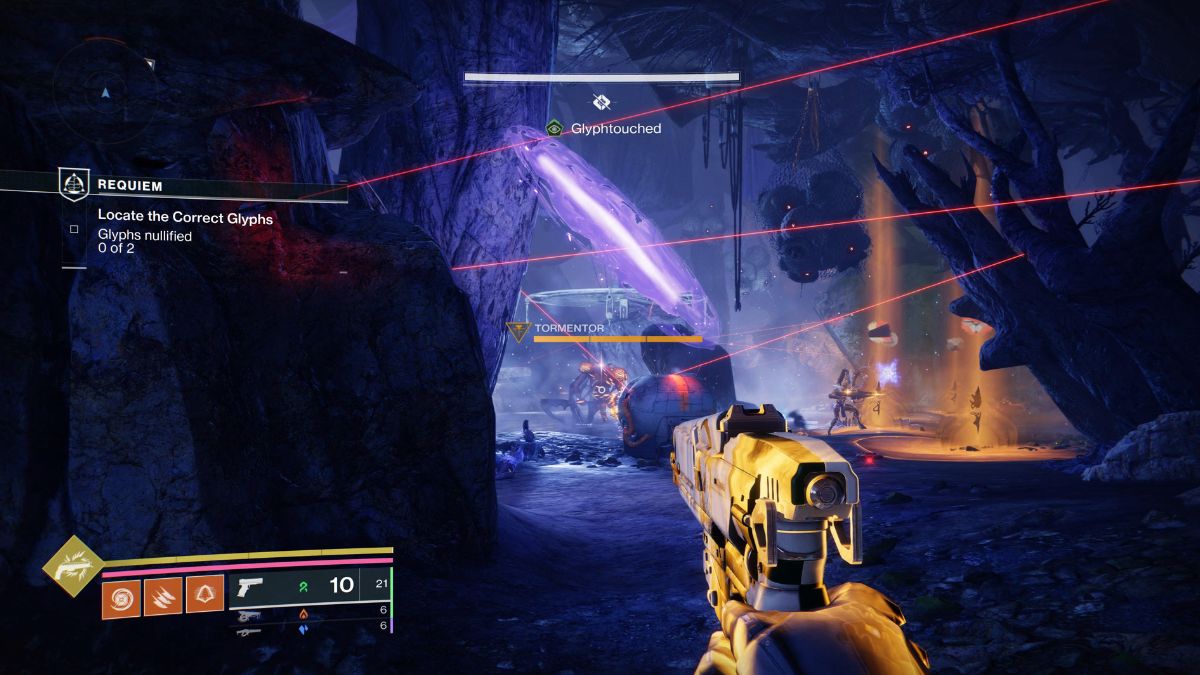1200x675 pixels.
Task: Switch to the solar energy weapon slot
Action: pos(250,616)
